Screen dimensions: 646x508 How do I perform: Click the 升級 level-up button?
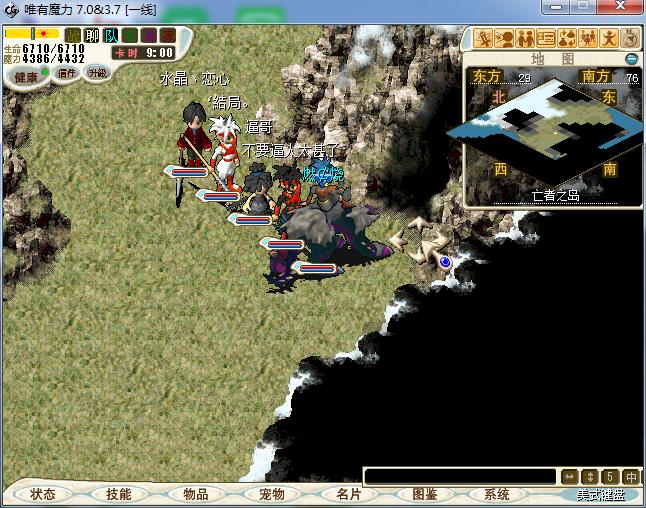point(97,73)
